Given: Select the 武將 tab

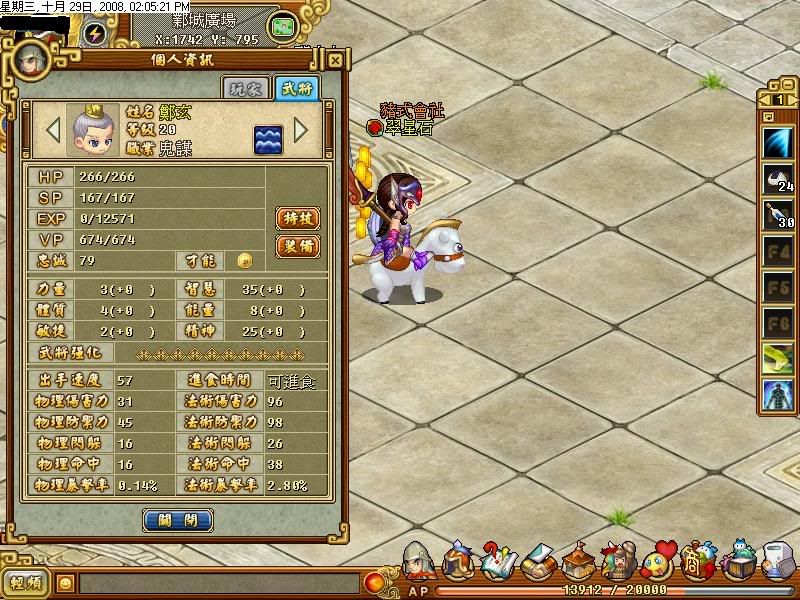Looking at the screenshot, I should 297,88.
